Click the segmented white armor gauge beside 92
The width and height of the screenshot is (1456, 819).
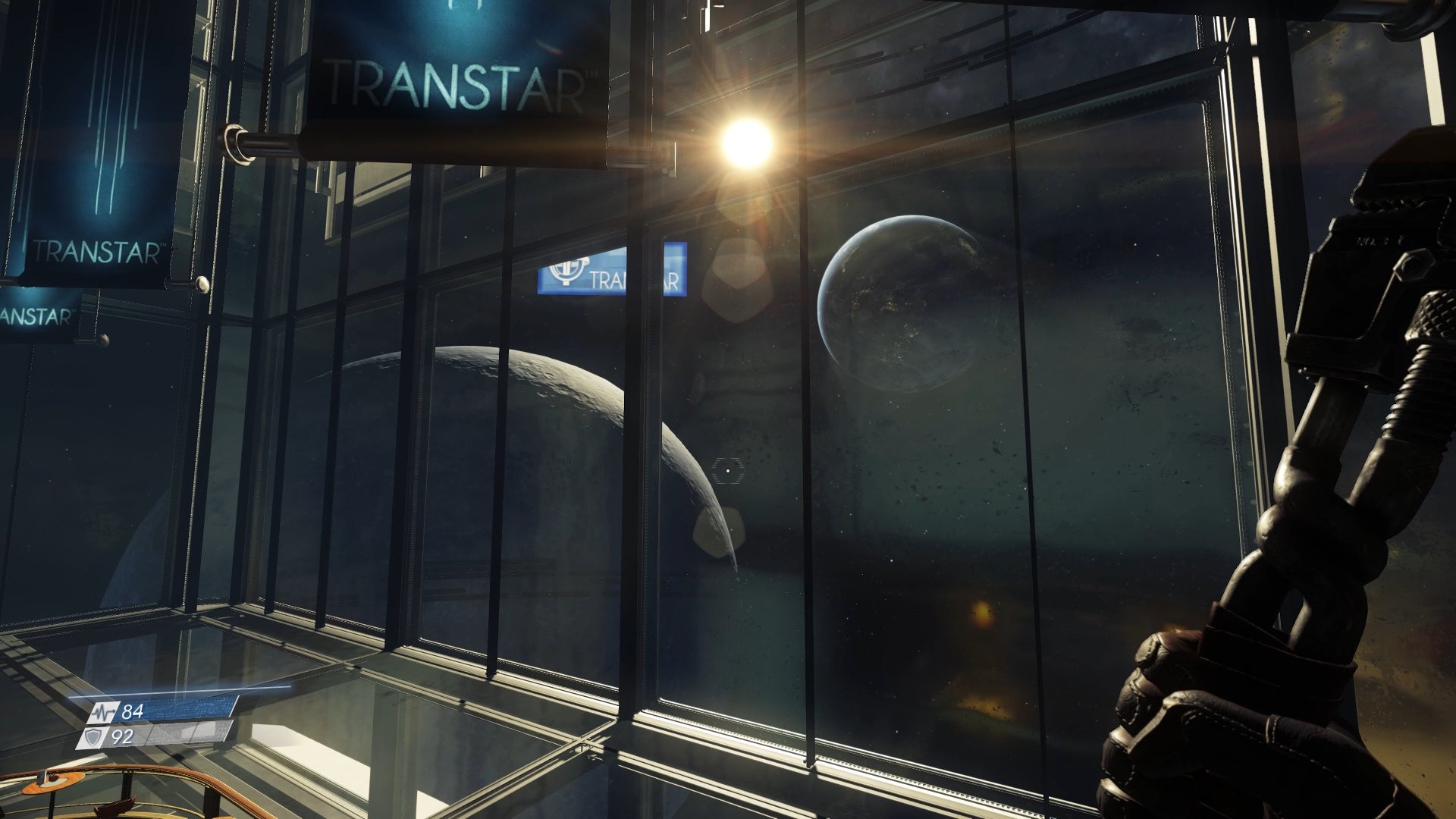pos(186,735)
